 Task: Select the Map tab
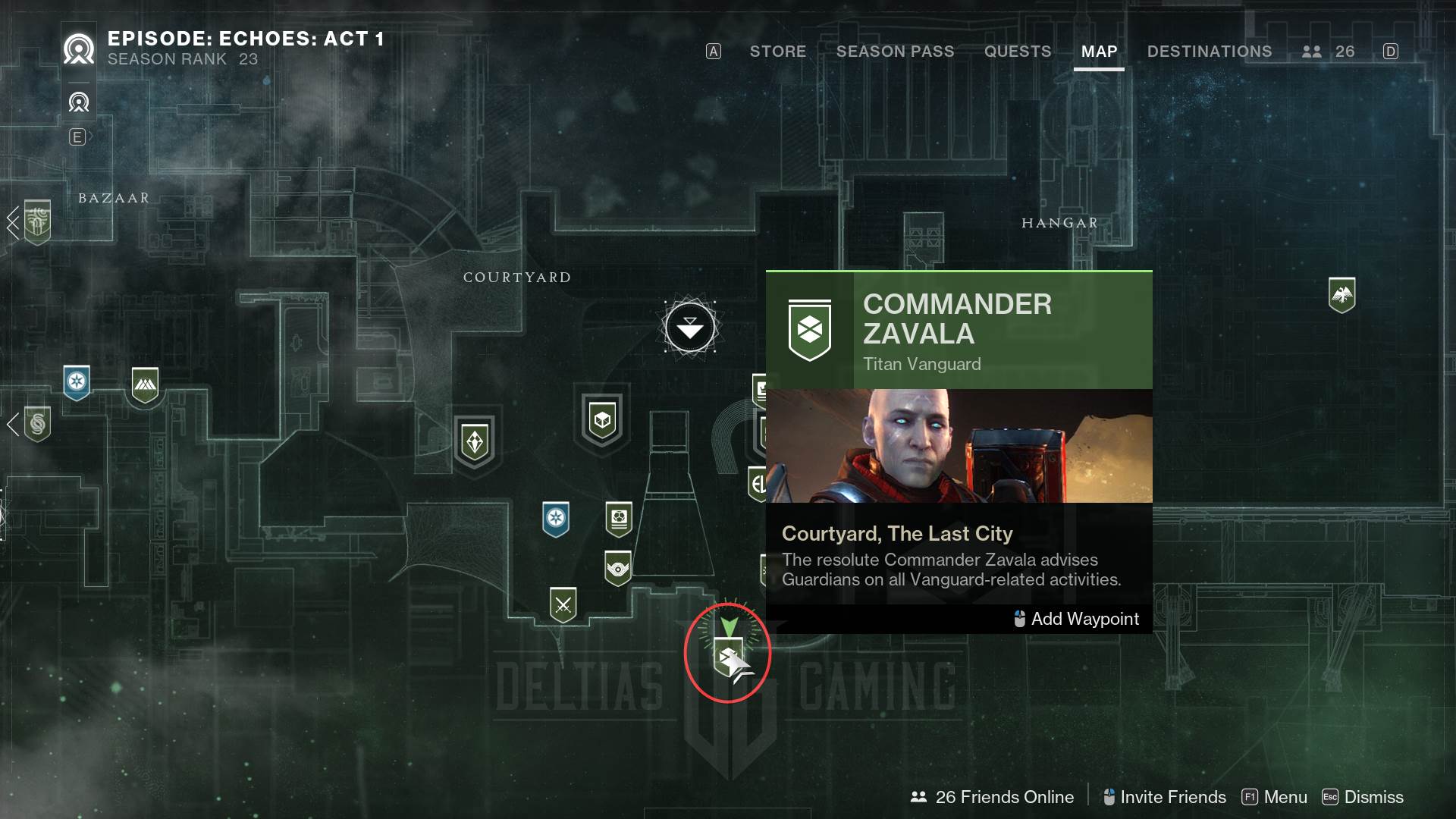tap(1099, 52)
